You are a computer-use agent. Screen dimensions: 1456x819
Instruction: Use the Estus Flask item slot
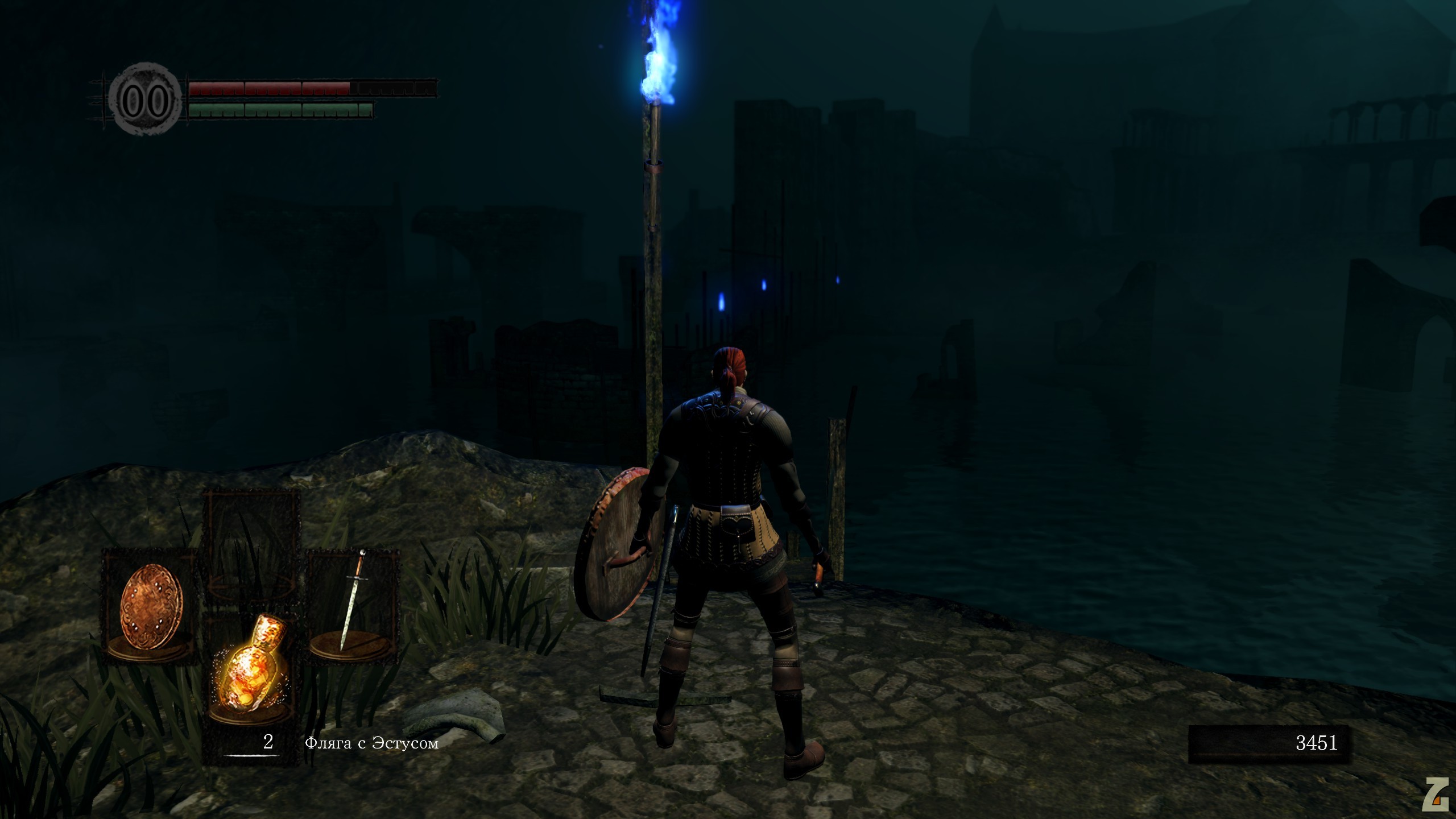click(x=253, y=671)
